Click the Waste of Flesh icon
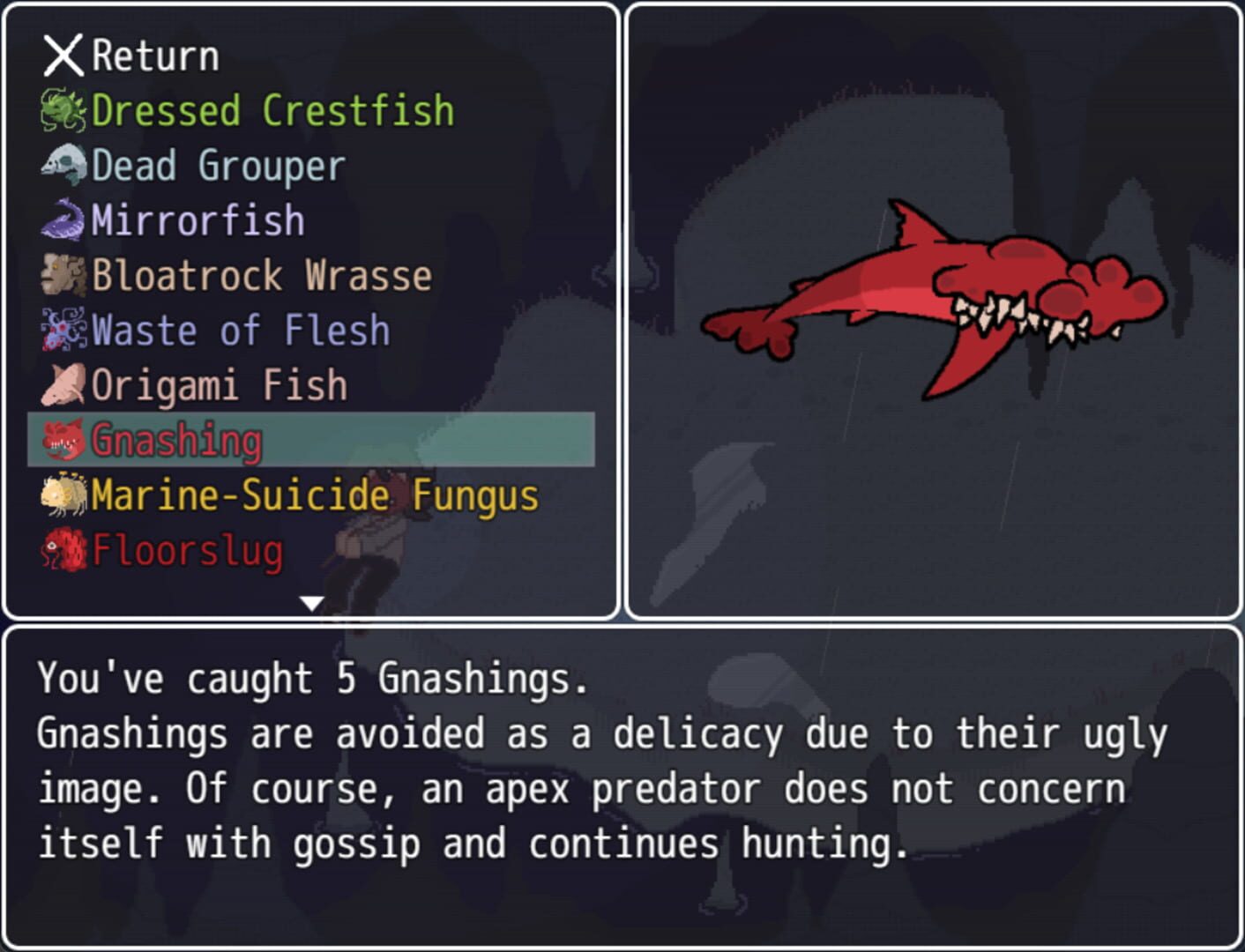 pyautogui.click(x=62, y=330)
